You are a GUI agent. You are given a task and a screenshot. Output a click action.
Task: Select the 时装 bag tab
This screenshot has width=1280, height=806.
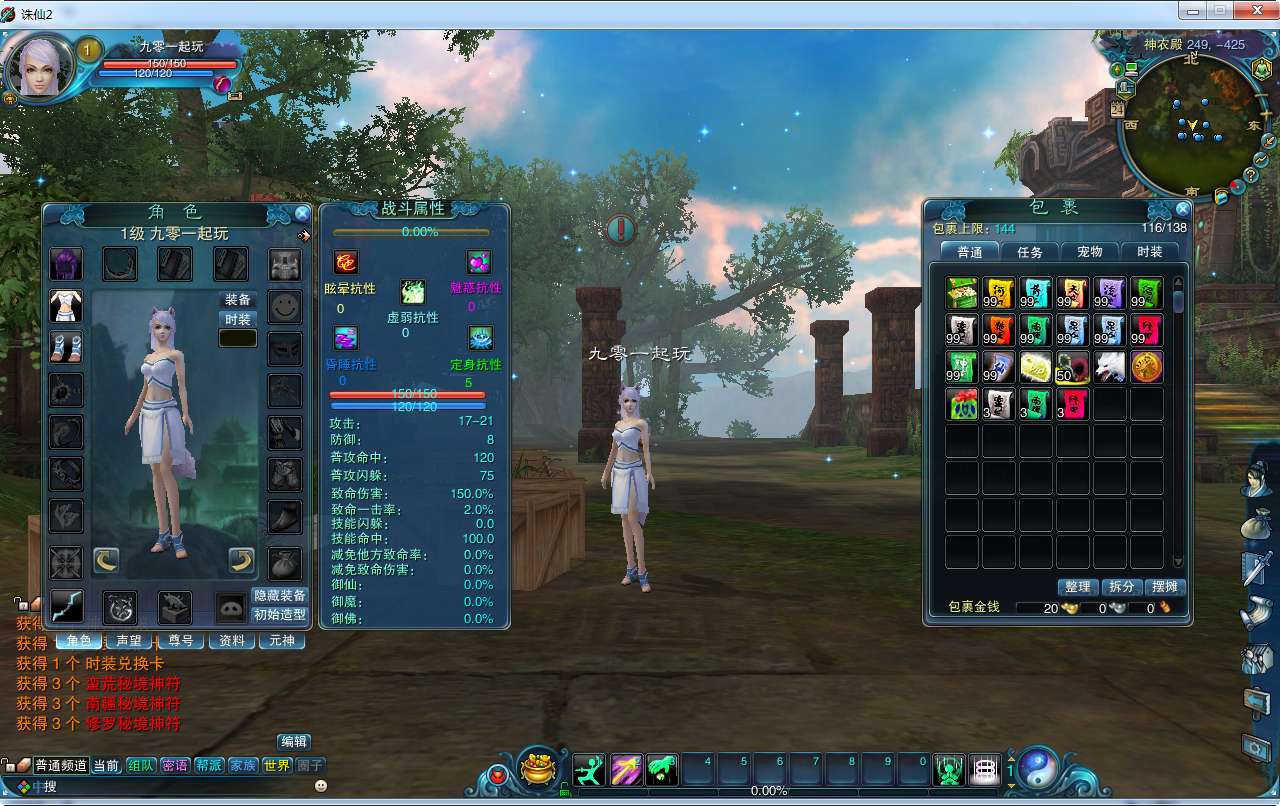coord(1149,252)
